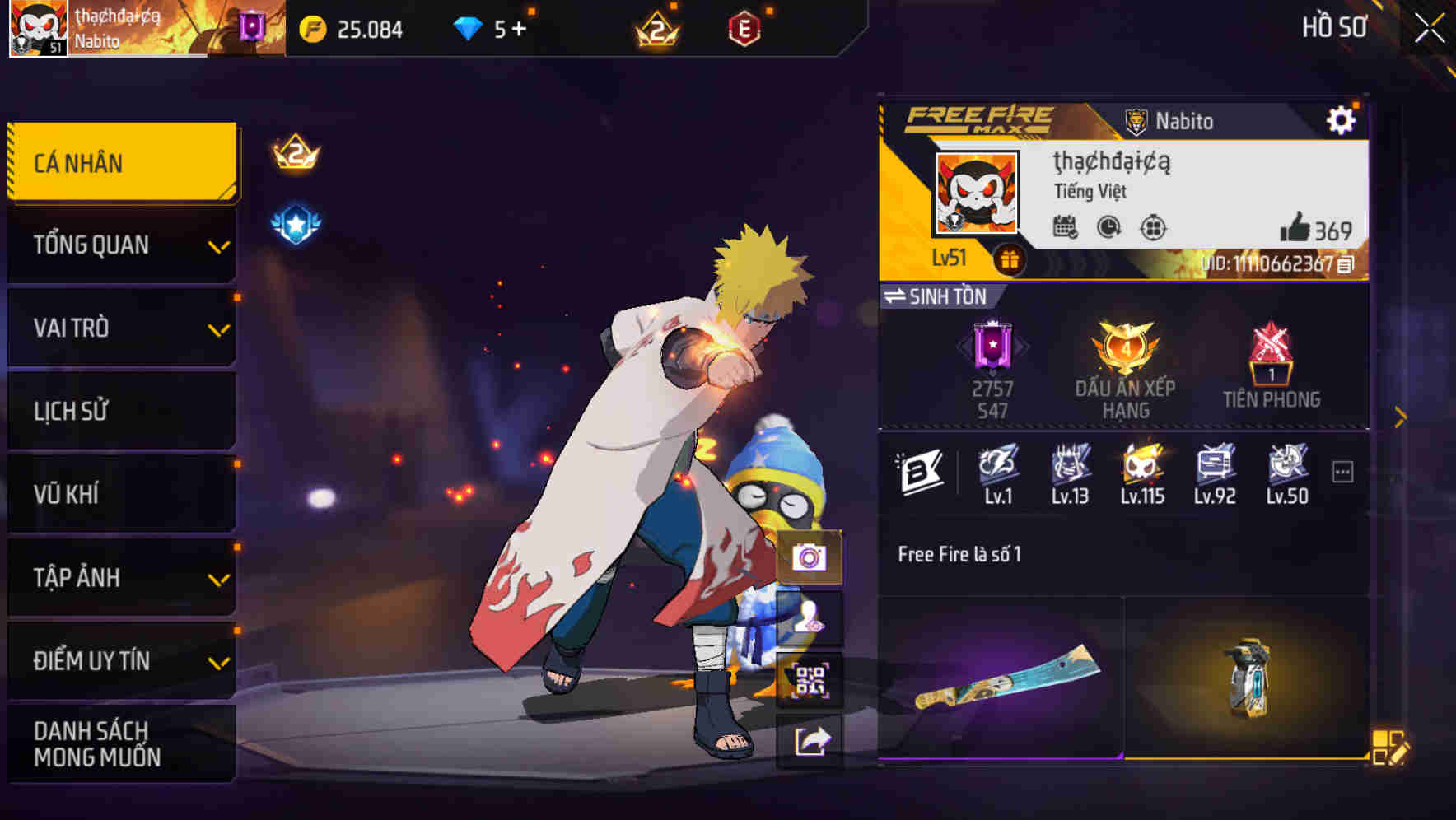The height and width of the screenshot is (820, 1456).
Task: Click the Booyah Pass B badge
Action: (922, 469)
